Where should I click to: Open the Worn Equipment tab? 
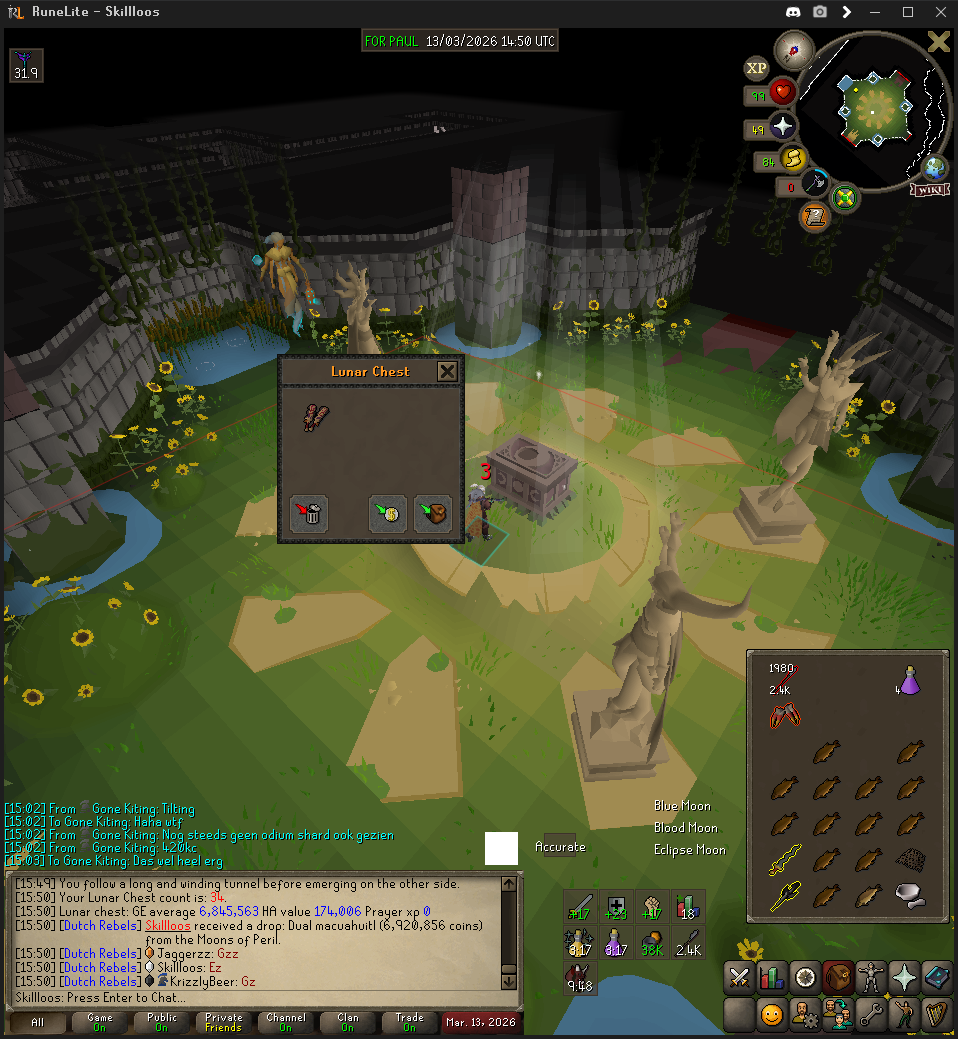pyautogui.click(x=870, y=977)
